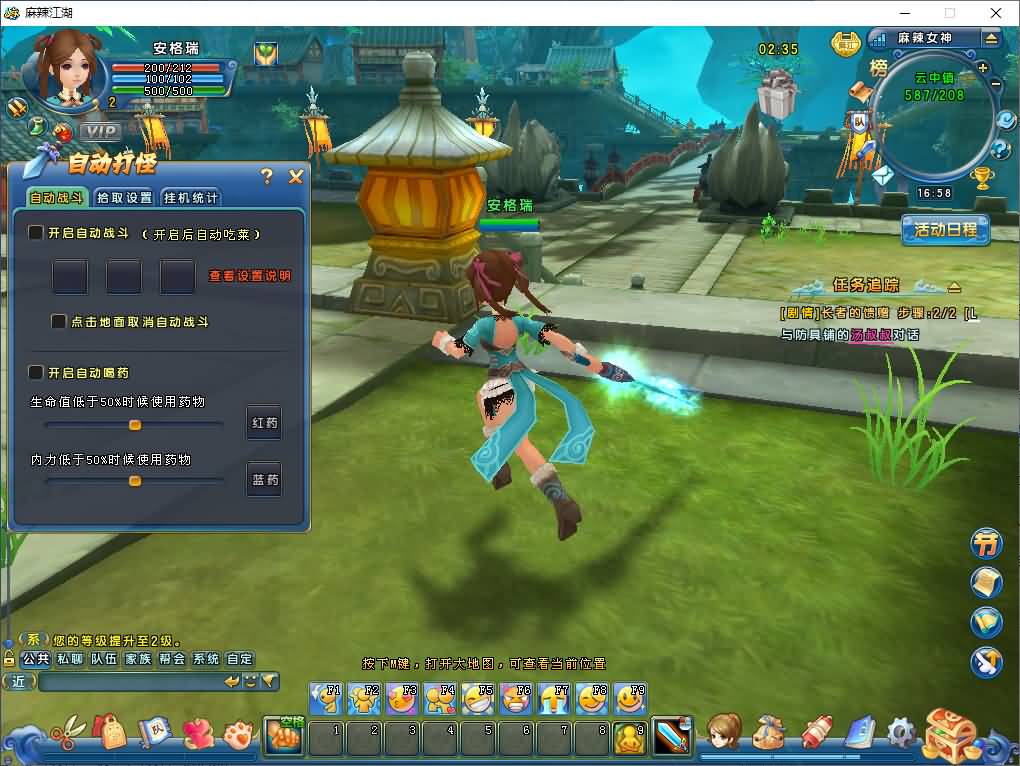The width and height of the screenshot is (1020, 766).
Task: Click the VIP badge under the portrait
Action: tap(100, 131)
